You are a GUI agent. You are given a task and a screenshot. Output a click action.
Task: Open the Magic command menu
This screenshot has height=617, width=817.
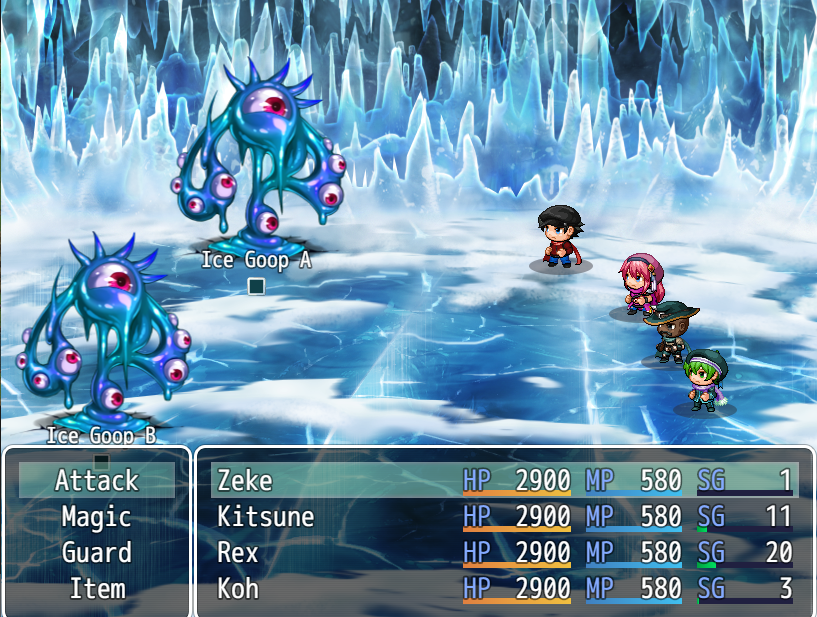97,517
